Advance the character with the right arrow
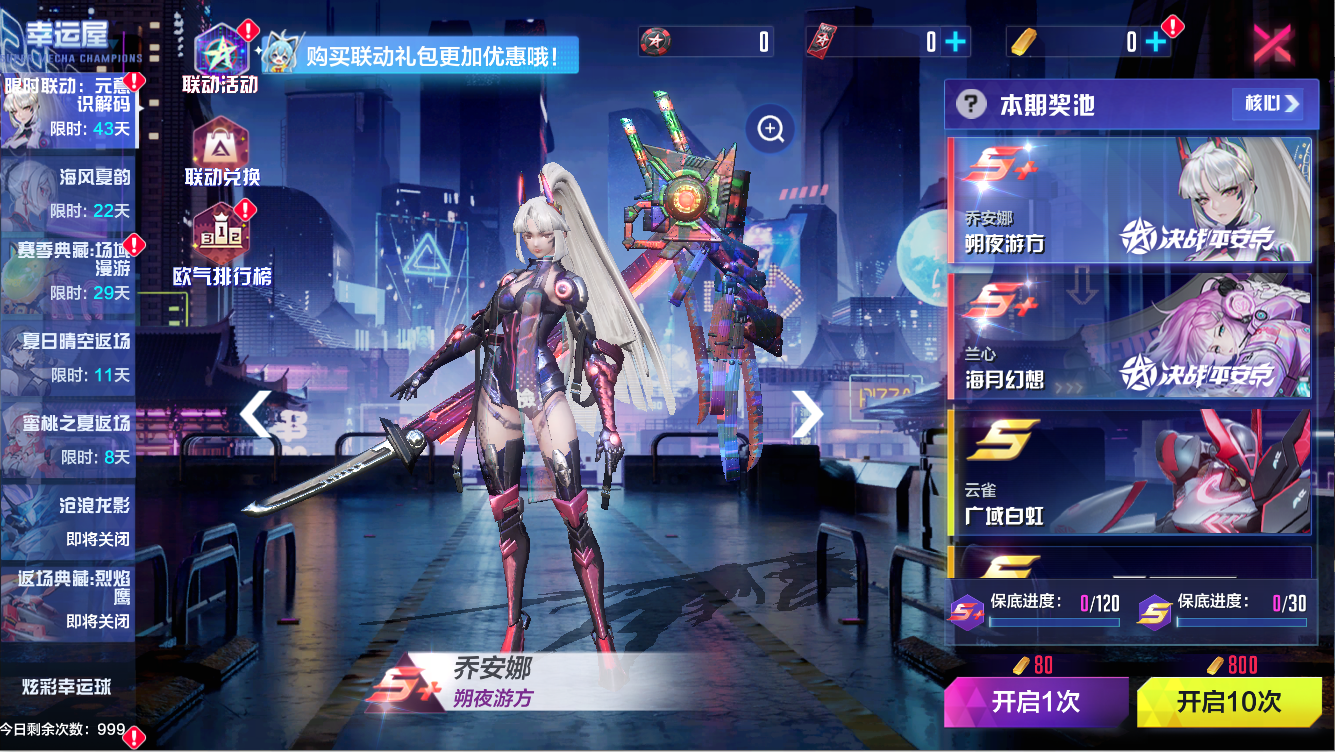Screen dimensions: 1335x752 [808, 414]
